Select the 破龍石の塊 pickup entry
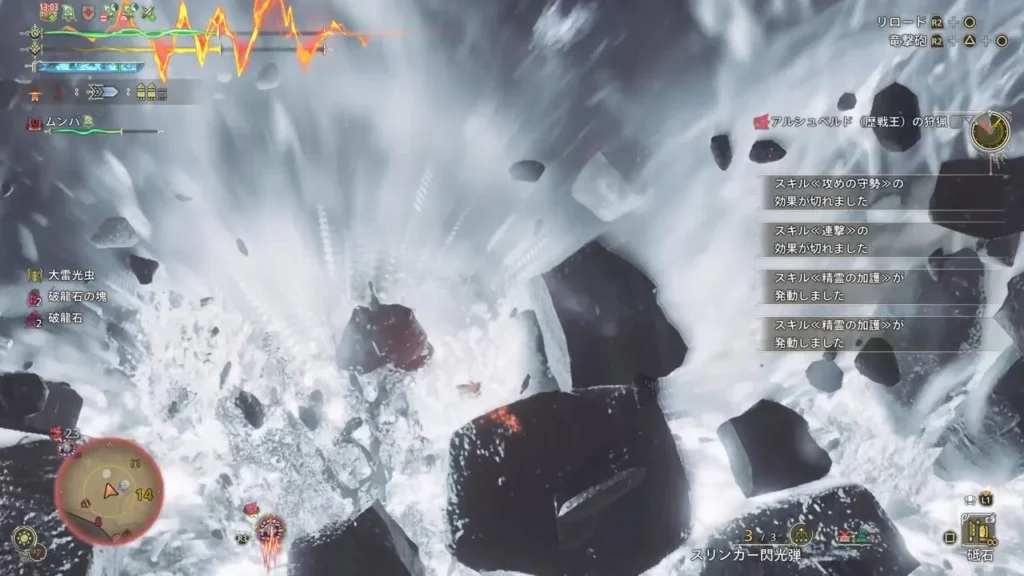 (x=72, y=298)
